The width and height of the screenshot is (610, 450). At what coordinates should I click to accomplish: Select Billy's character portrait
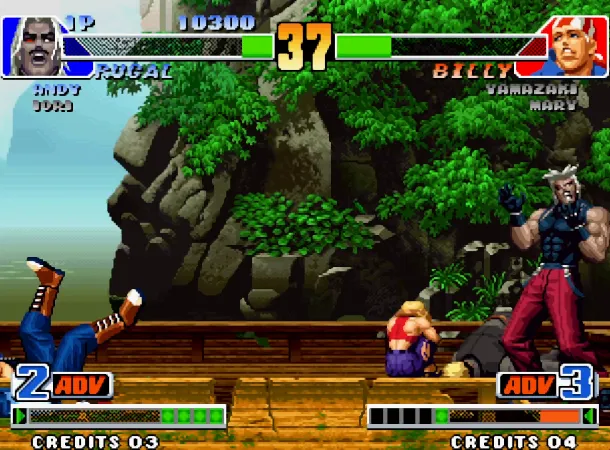pos(577,46)
